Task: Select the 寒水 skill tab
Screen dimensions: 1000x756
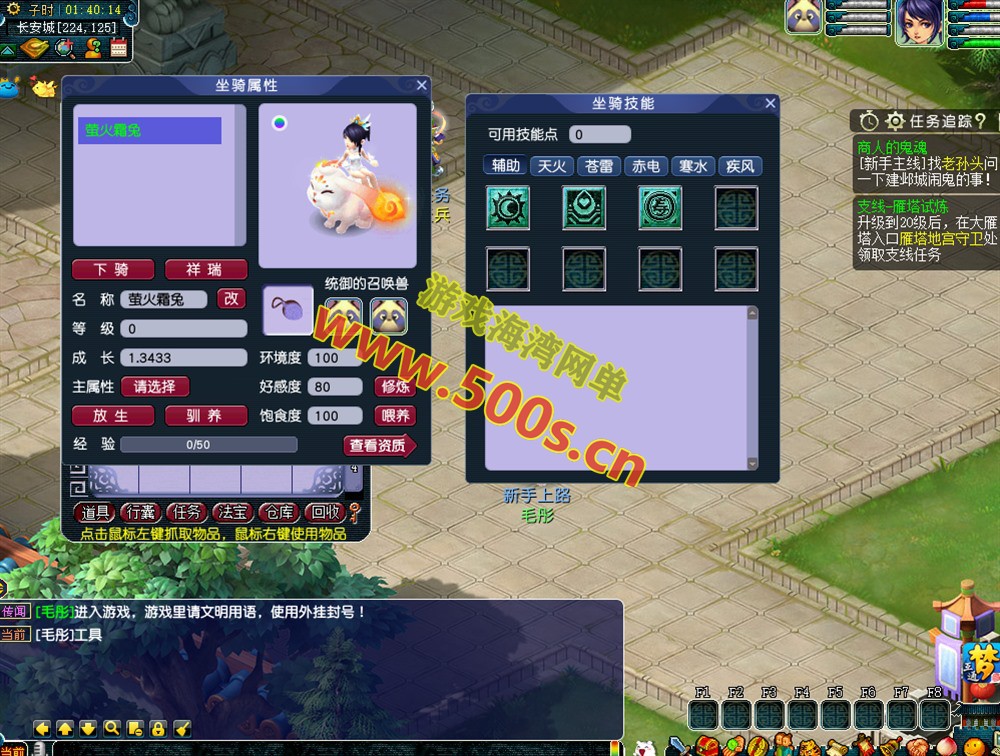Action: (693, 166)
